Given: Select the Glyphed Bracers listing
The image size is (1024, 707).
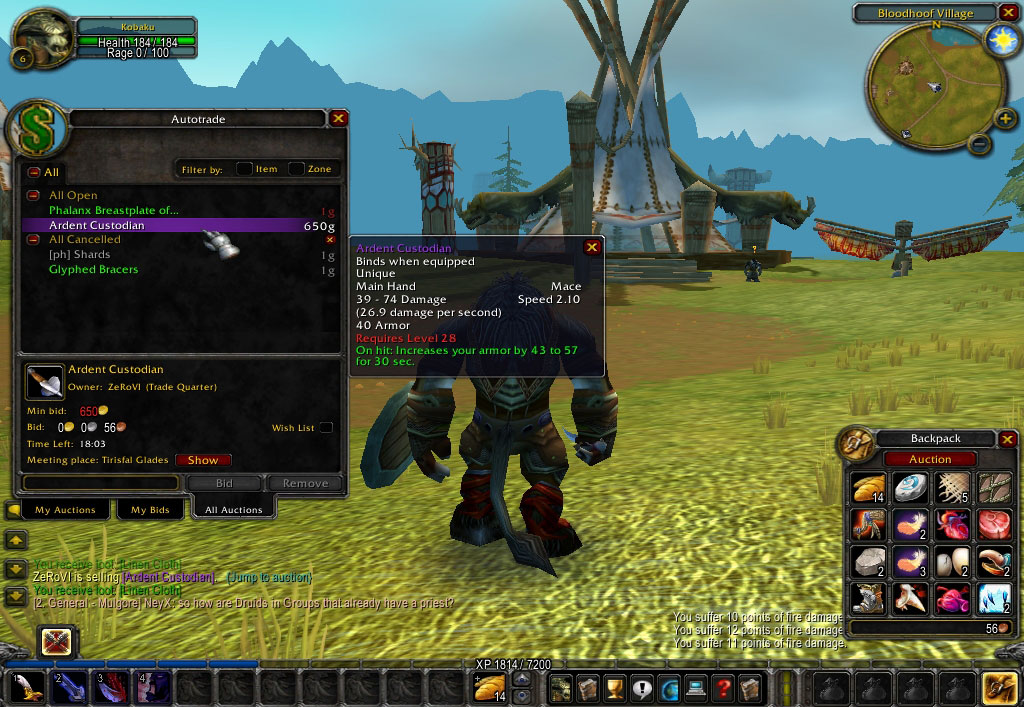Looking at the screenshot, I should pos(94,269).
